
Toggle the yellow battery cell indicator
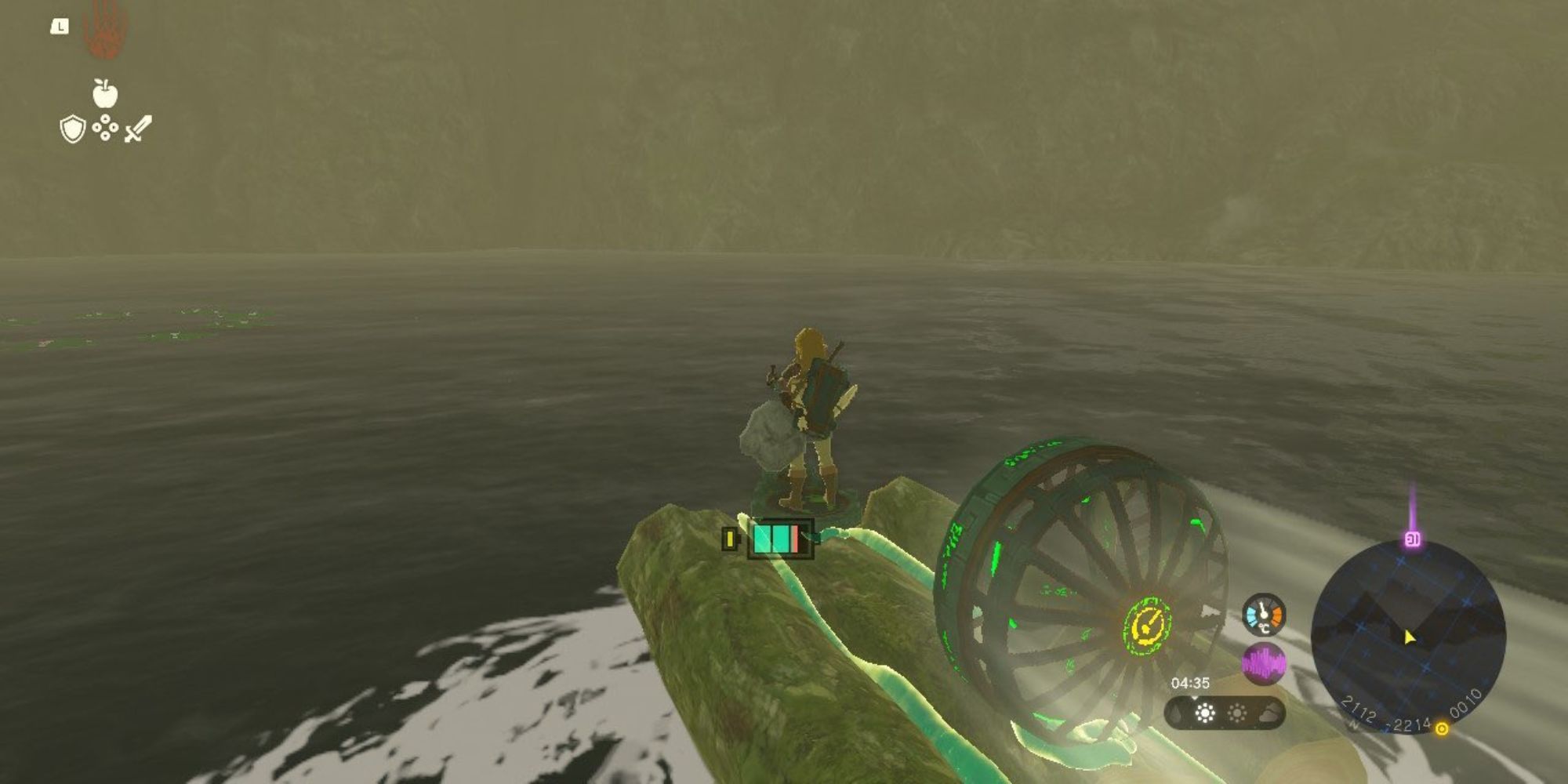(730, 539)
